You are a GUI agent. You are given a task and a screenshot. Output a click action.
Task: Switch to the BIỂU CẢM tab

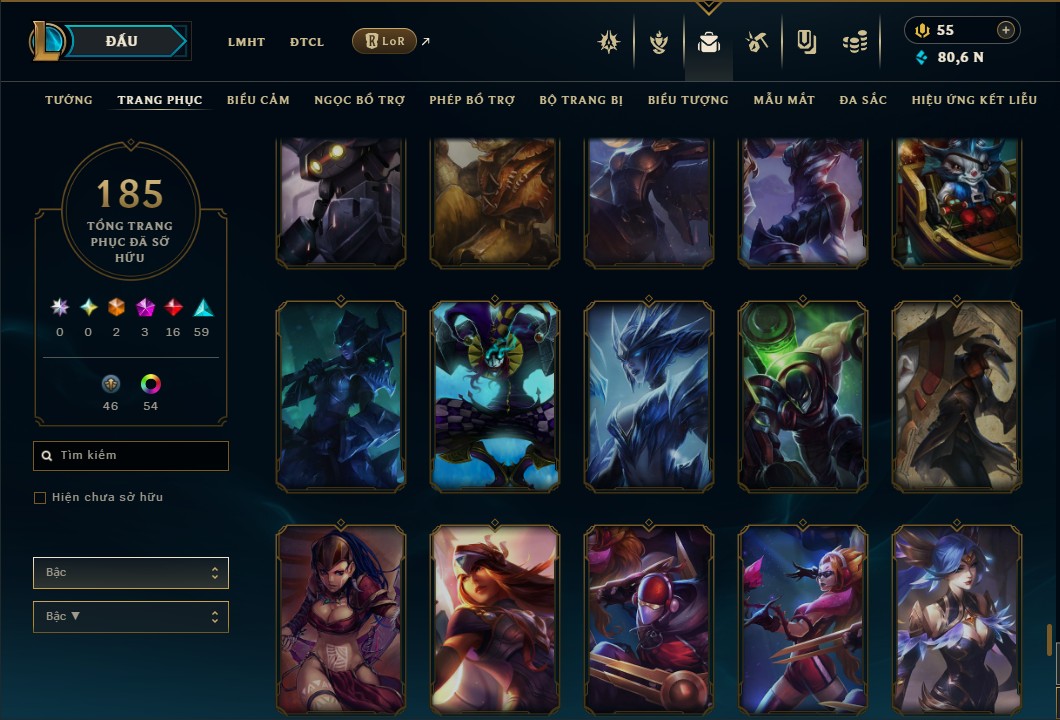coord(258,100)
